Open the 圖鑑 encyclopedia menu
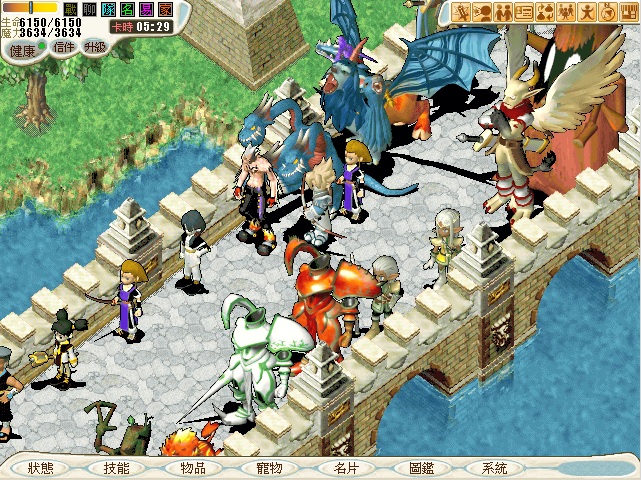This screenshot has height=480, width=641. pyautogui.click(x=421, y=467)
